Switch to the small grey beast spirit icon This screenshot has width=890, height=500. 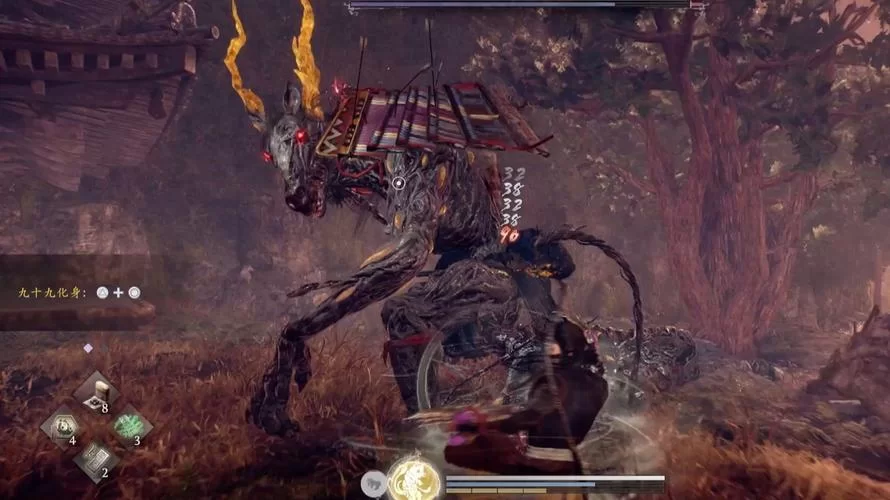(374, 484)
